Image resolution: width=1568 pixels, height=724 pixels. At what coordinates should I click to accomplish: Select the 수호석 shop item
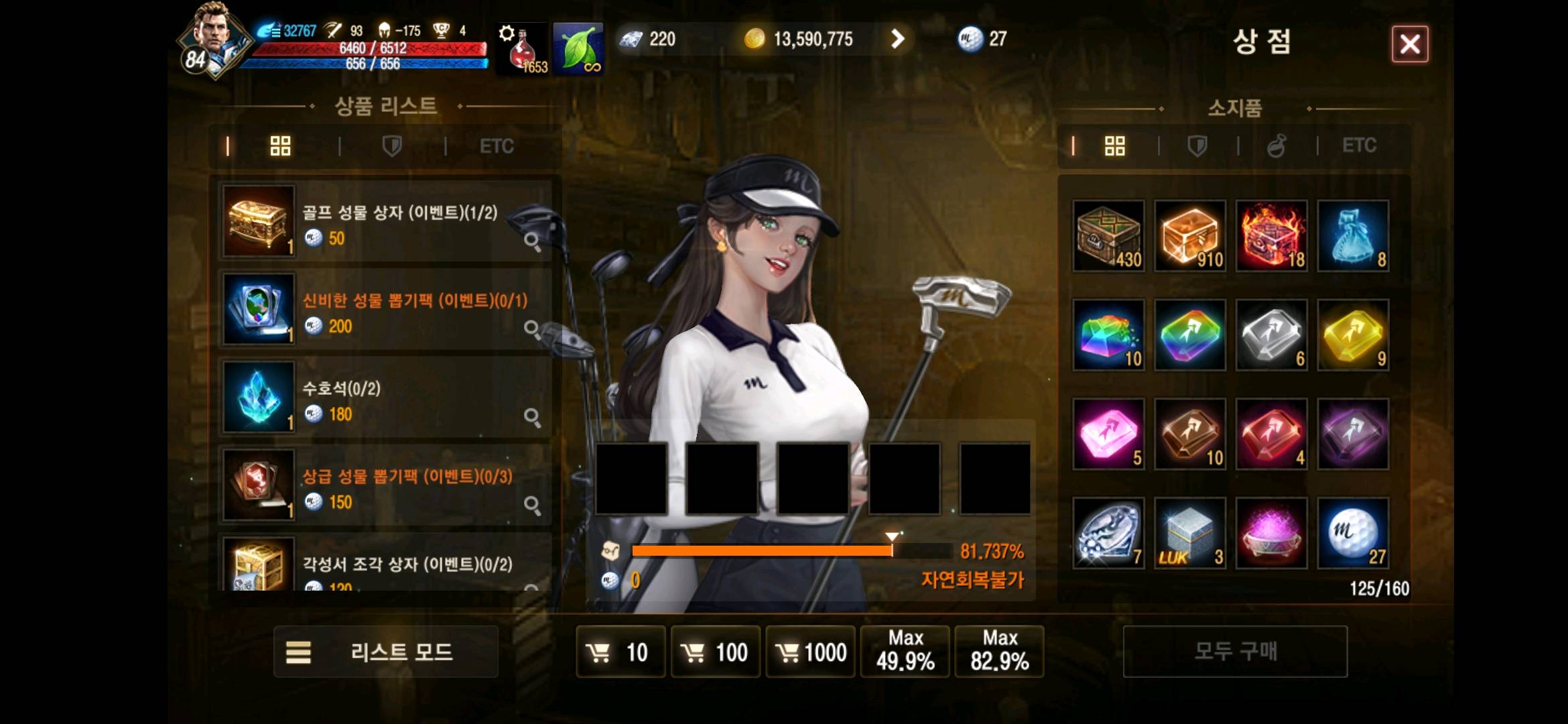pyautogui.click(x=385, y=398)
